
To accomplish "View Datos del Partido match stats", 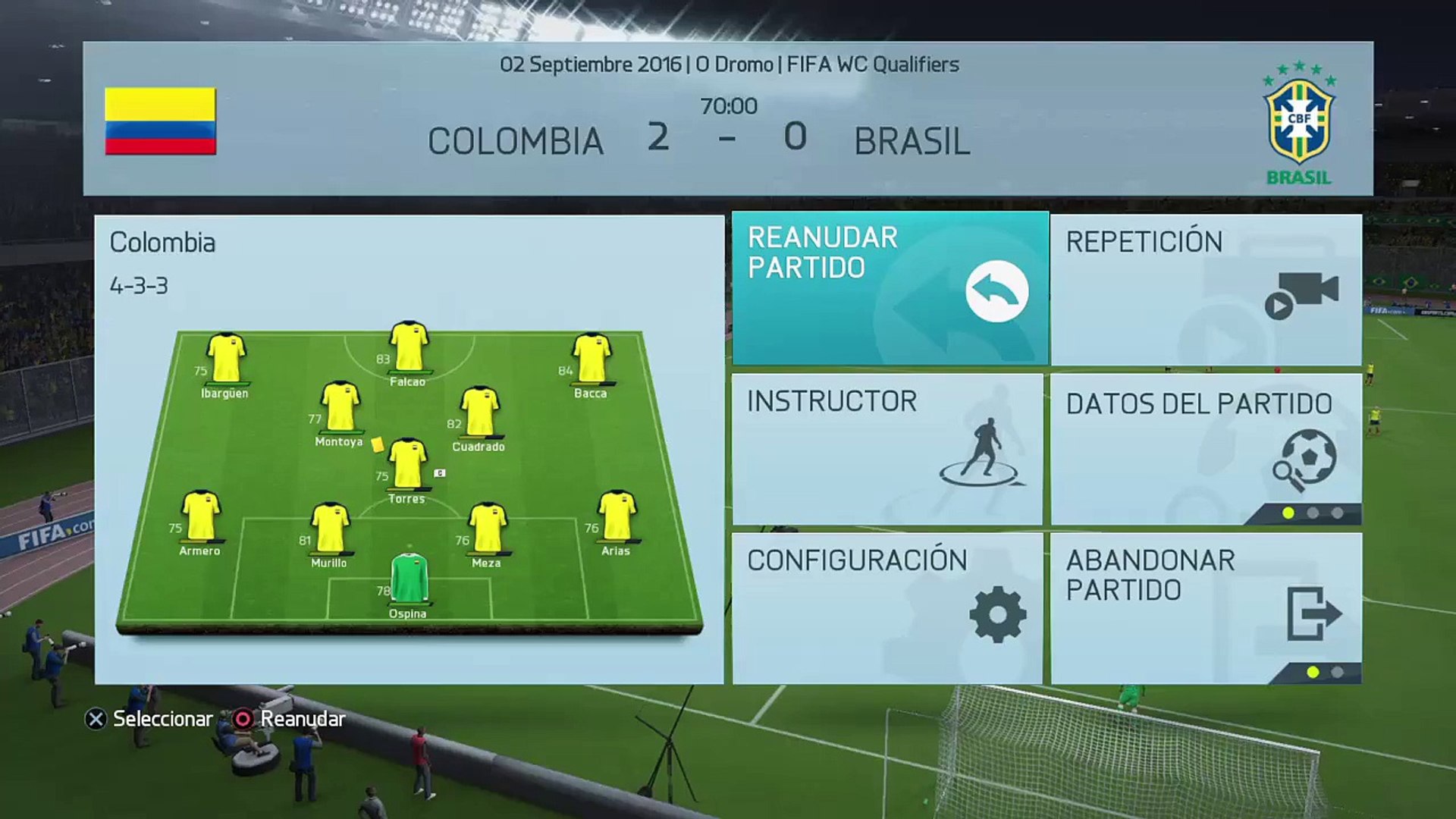I will coord(1206,449).
